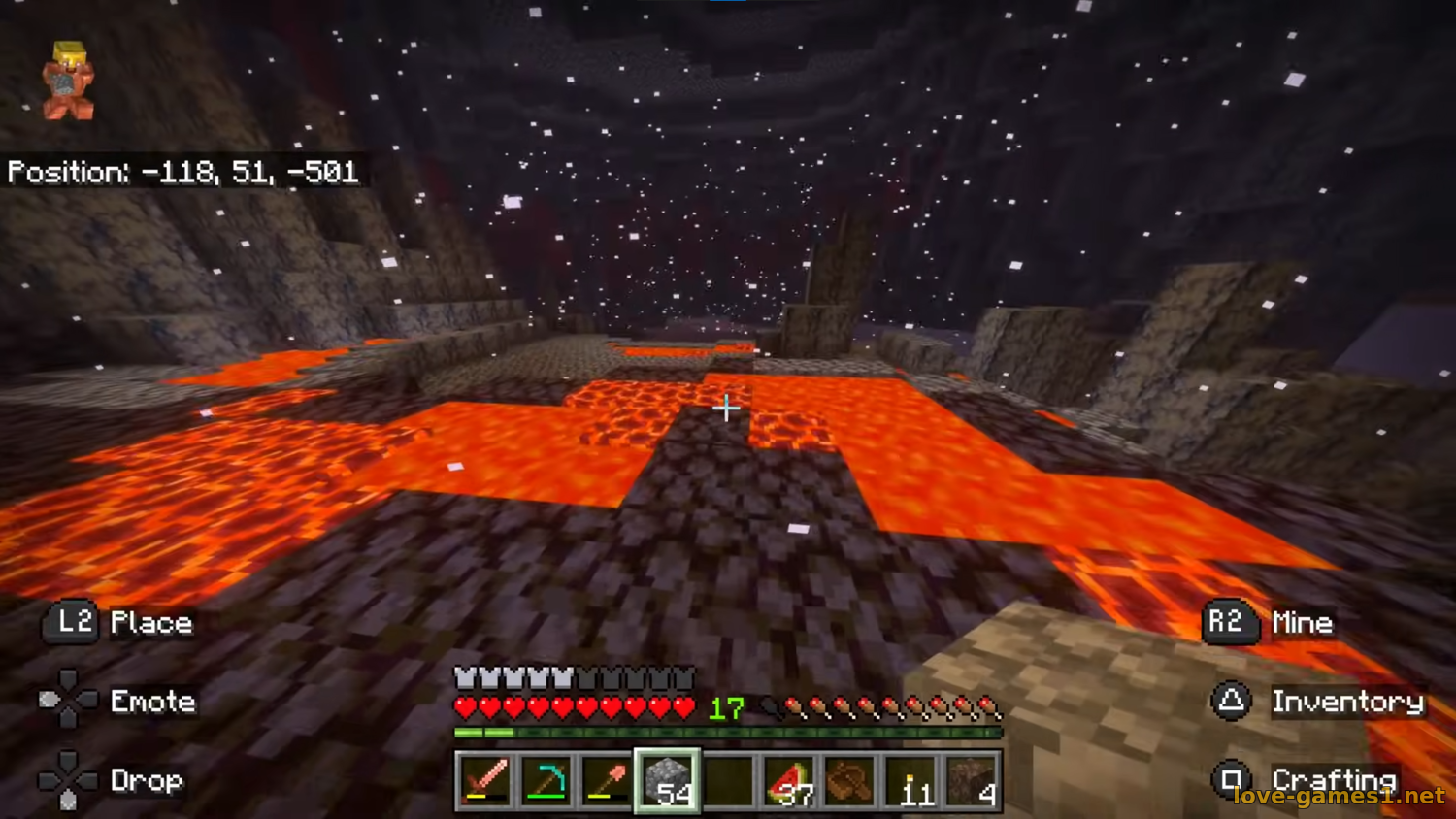Choose the shovel in the hotbar

pos(607,780)
